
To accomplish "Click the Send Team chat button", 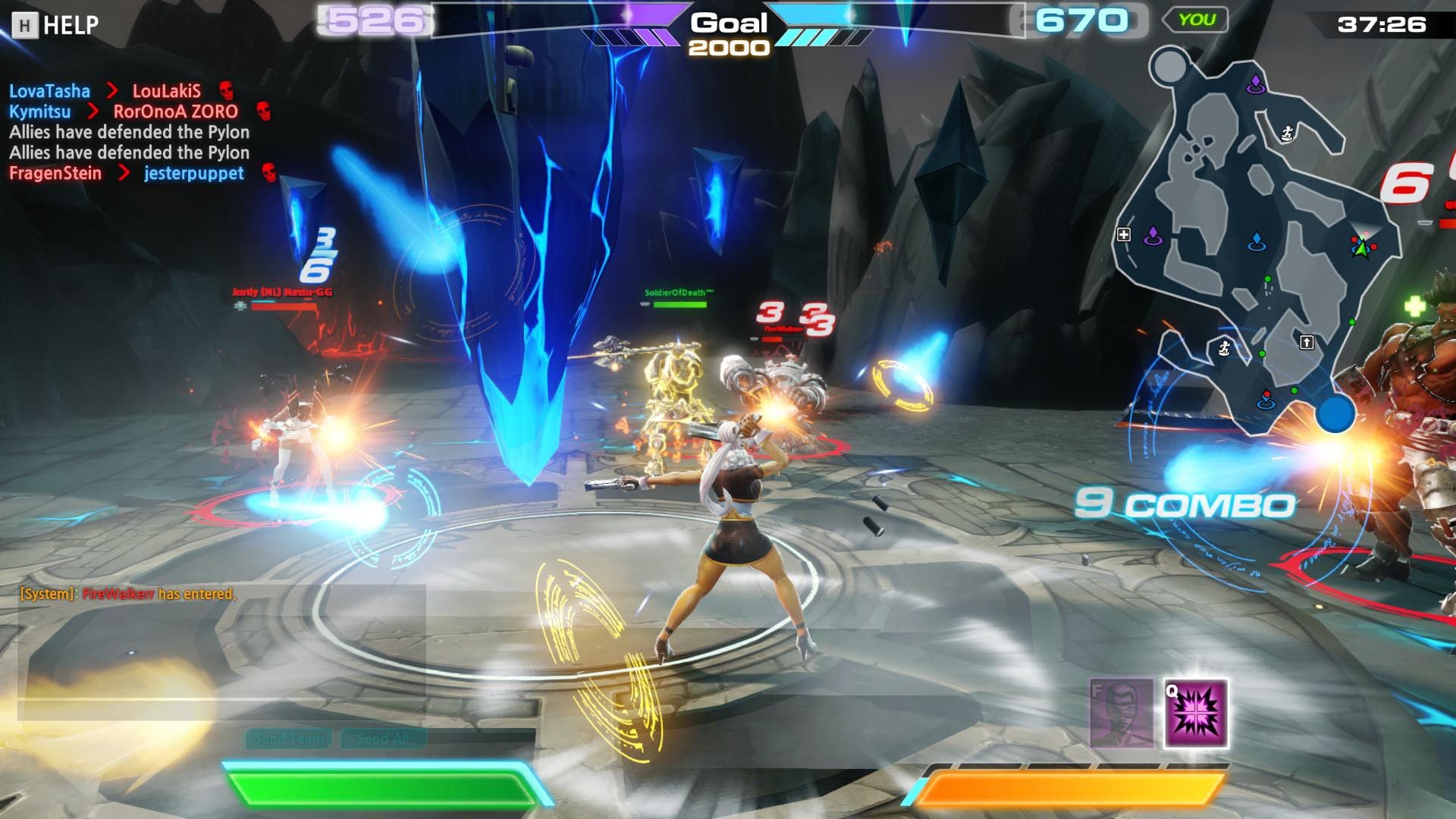I will pos(289,739).
